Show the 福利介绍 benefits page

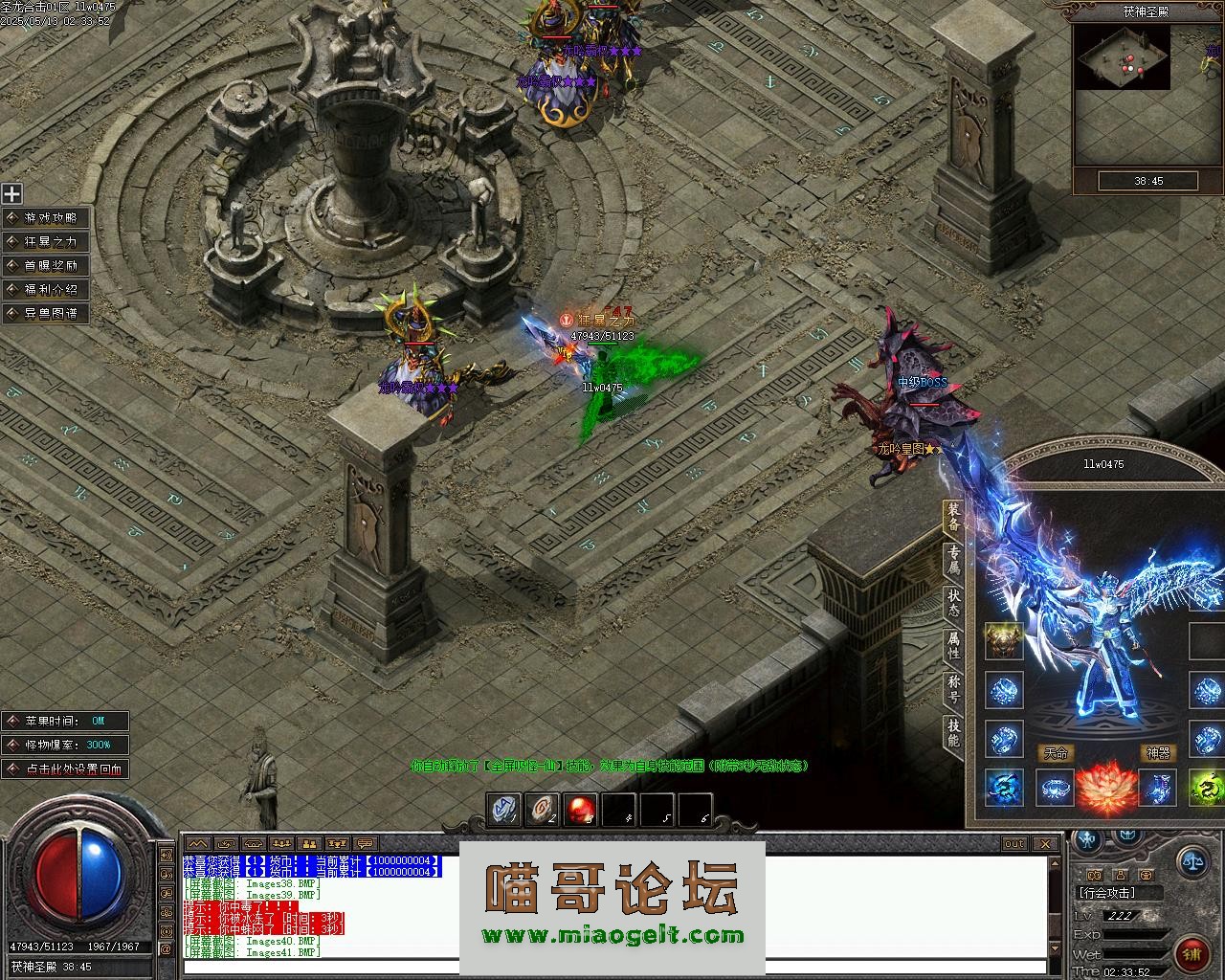pos(46,290)
